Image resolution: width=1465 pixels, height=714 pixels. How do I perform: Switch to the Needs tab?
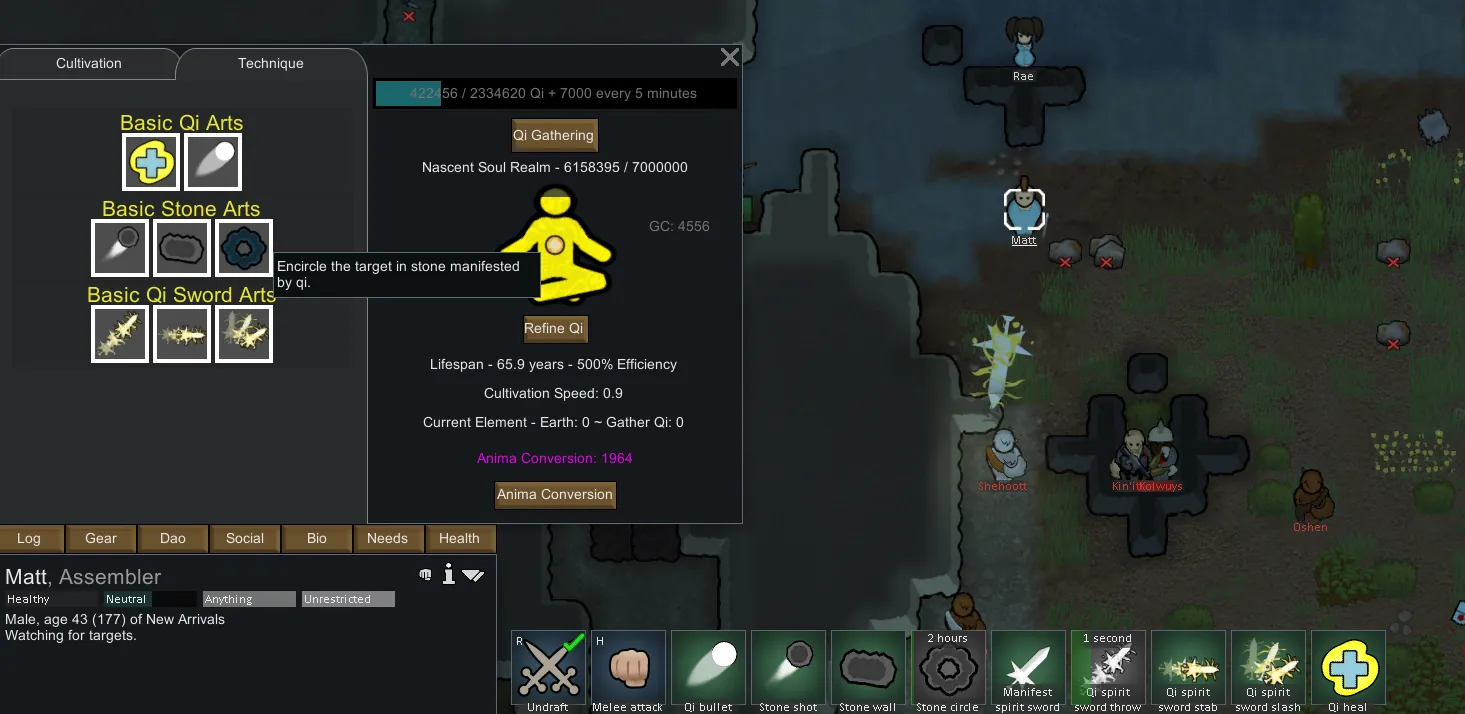387,538
